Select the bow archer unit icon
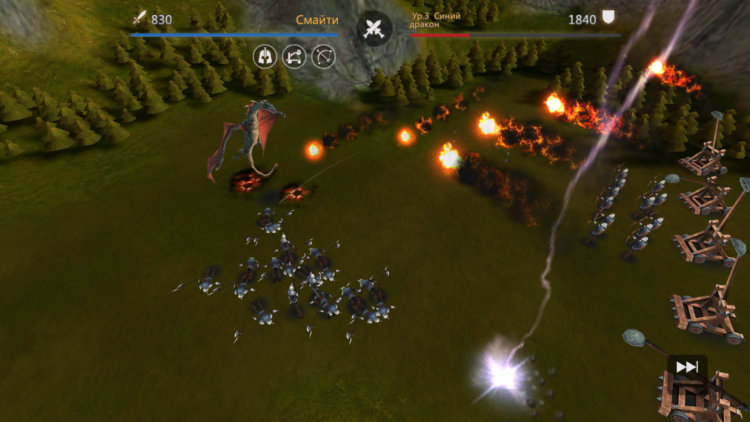Screen dimensions: 750x422 [323, 55]
